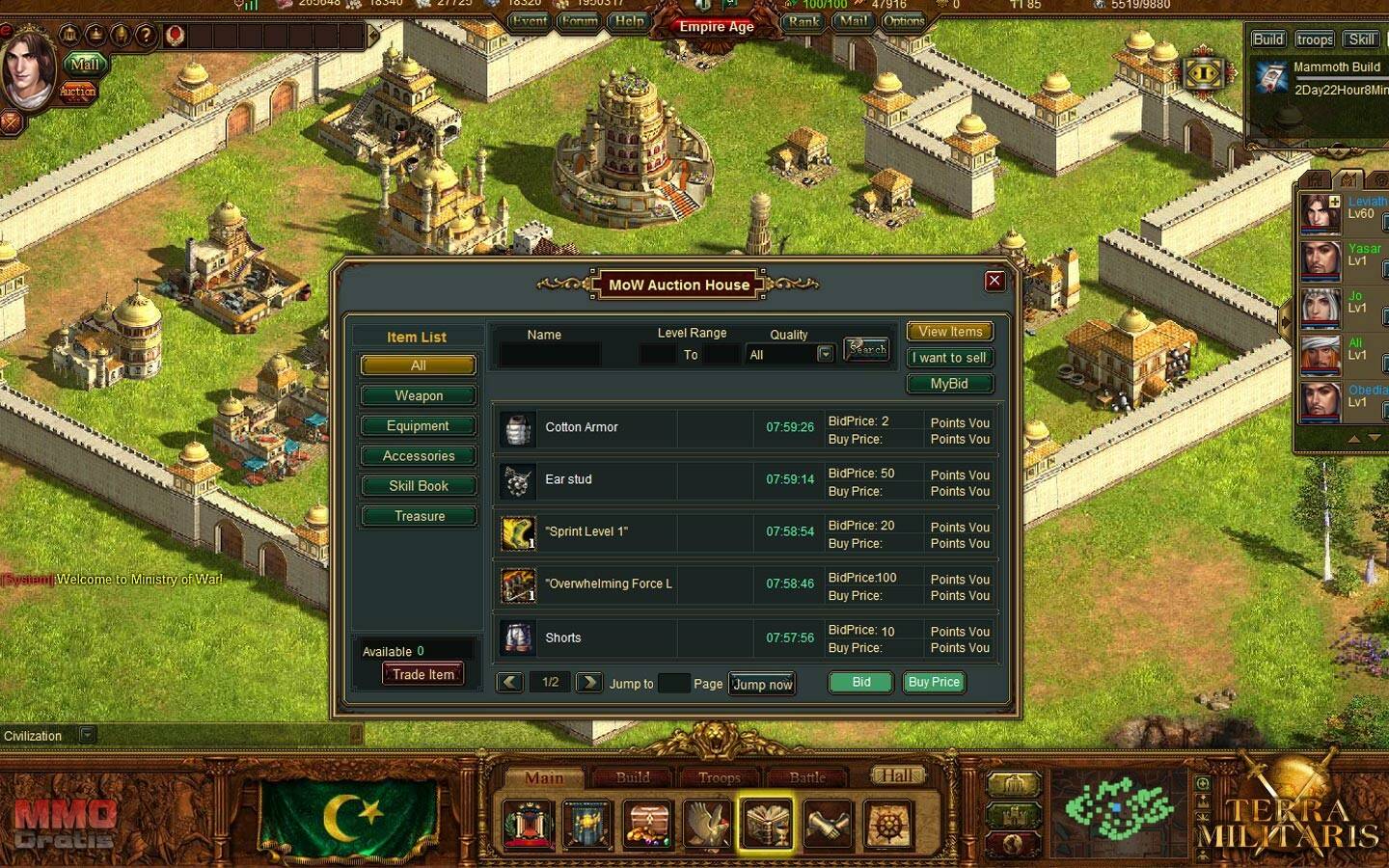Select the Ear stud auction listing
Screen dimensions: 1389x868
coord(569,479)
